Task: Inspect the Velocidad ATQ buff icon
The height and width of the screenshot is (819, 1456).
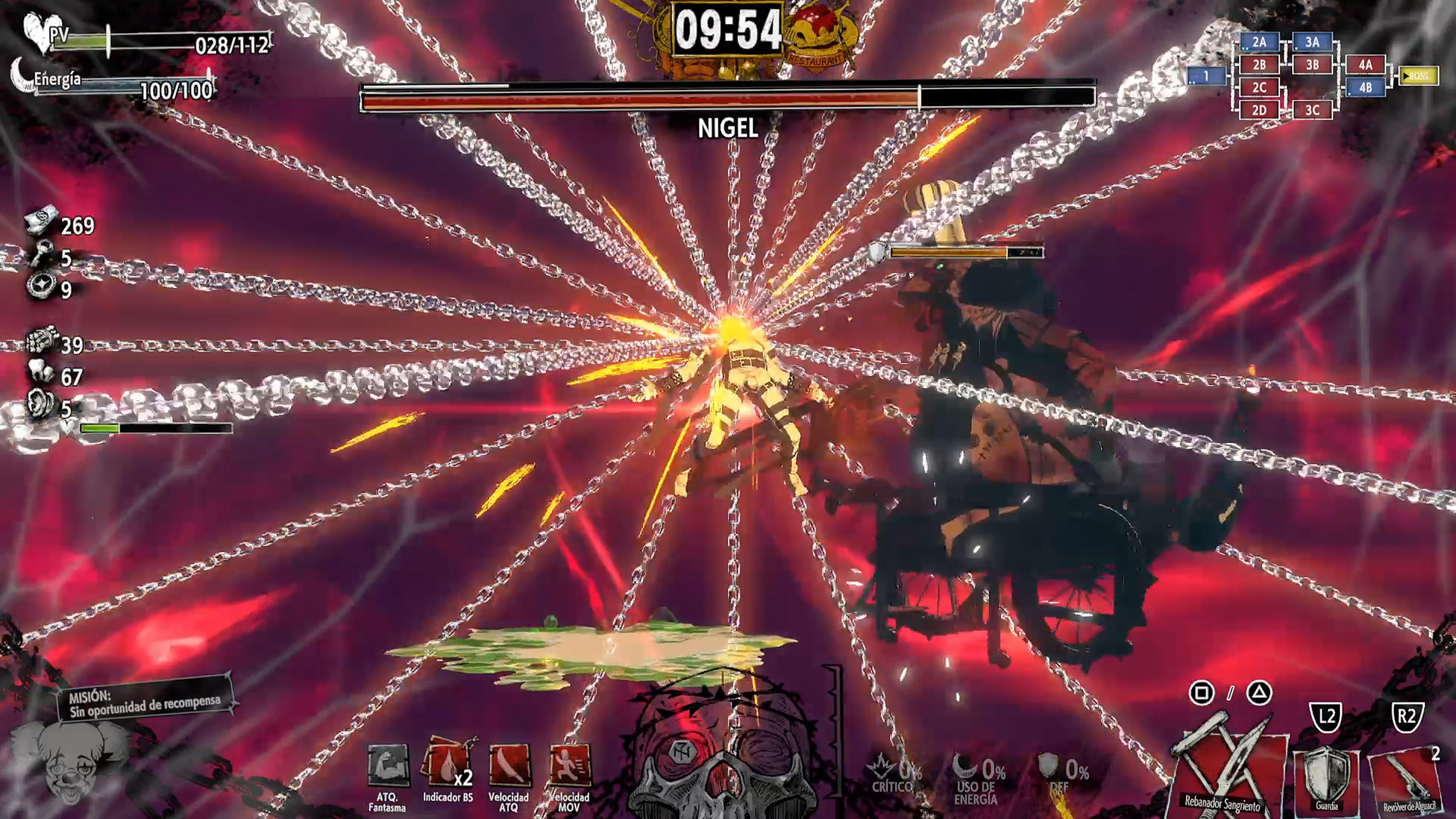Action: pyautogui.click(x=508, y=765)
